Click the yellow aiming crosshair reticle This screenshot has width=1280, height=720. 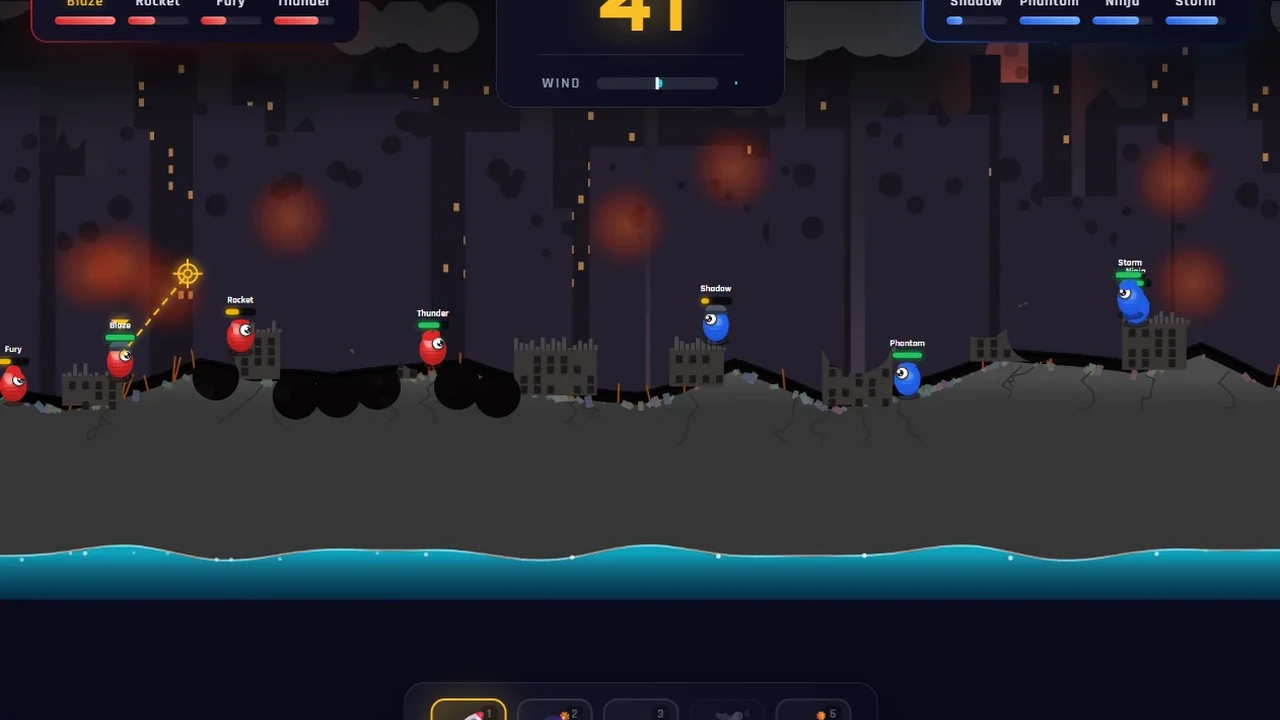point(187,273)
